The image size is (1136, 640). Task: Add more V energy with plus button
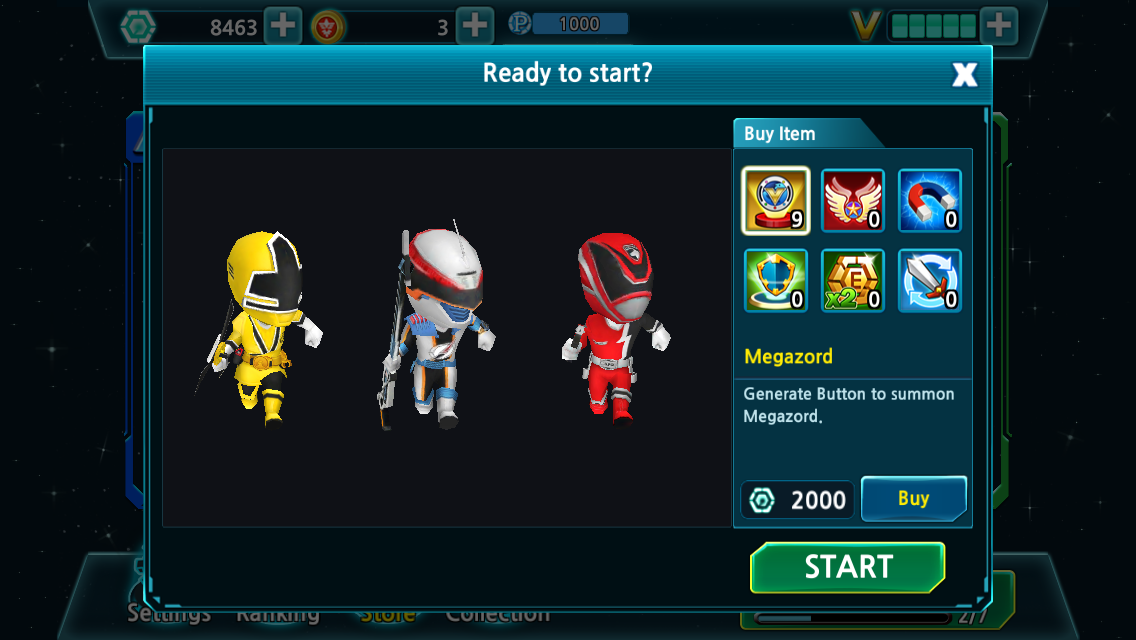tap(998, 26)
